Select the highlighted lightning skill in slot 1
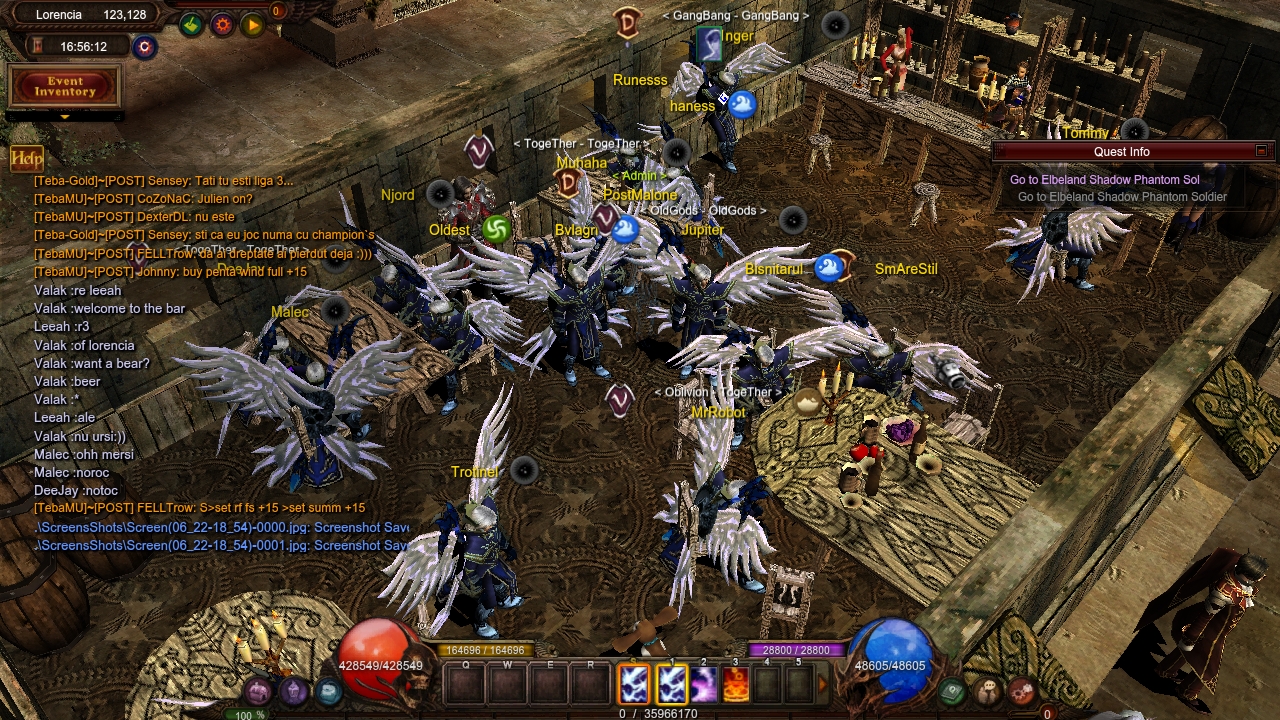 (672, 685)
